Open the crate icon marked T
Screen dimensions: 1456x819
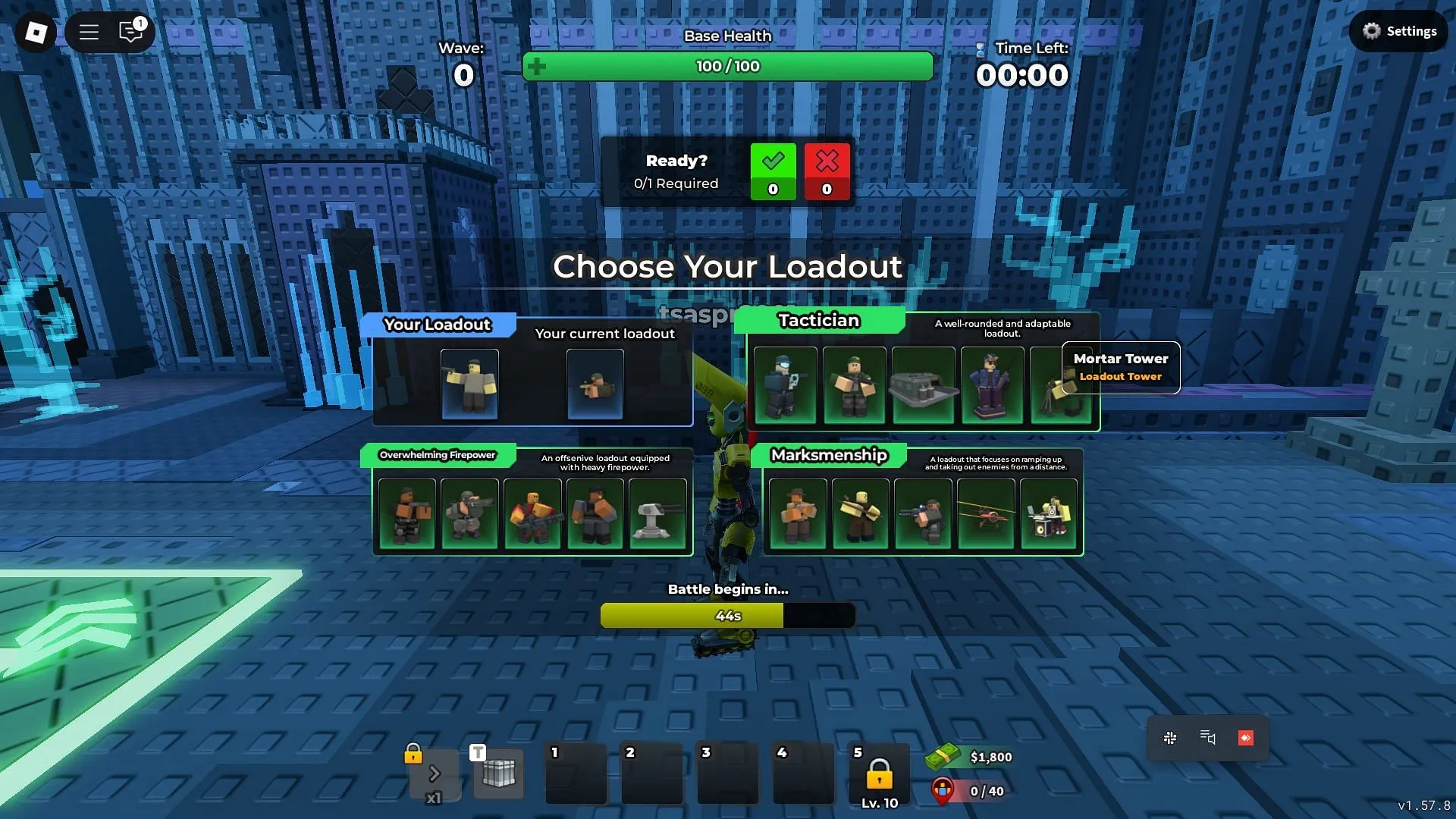[x=498, y=773]
